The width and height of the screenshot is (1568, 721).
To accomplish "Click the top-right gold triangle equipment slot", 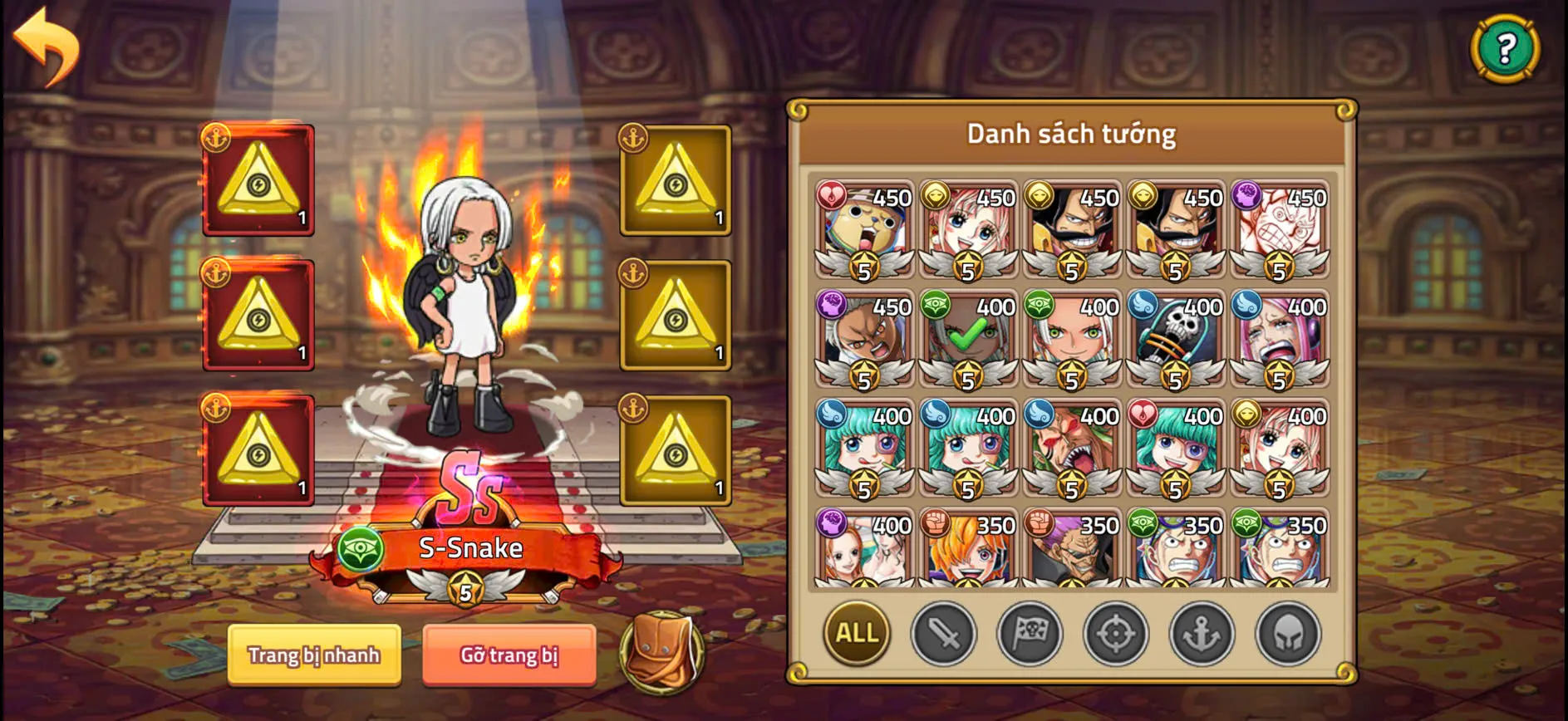I will (676, 180).
